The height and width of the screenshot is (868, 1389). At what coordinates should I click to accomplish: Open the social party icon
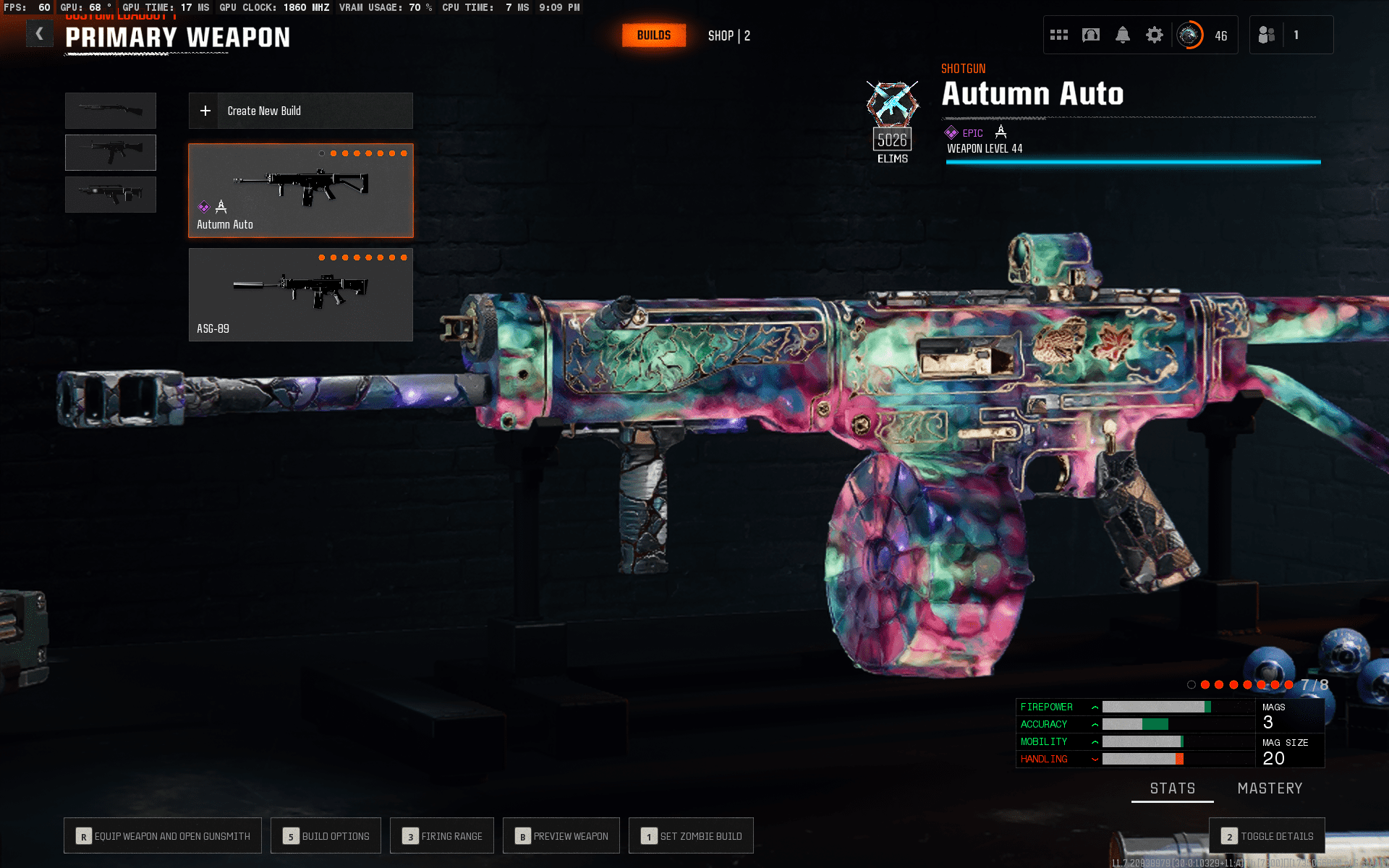click(x=1267, y=35)
